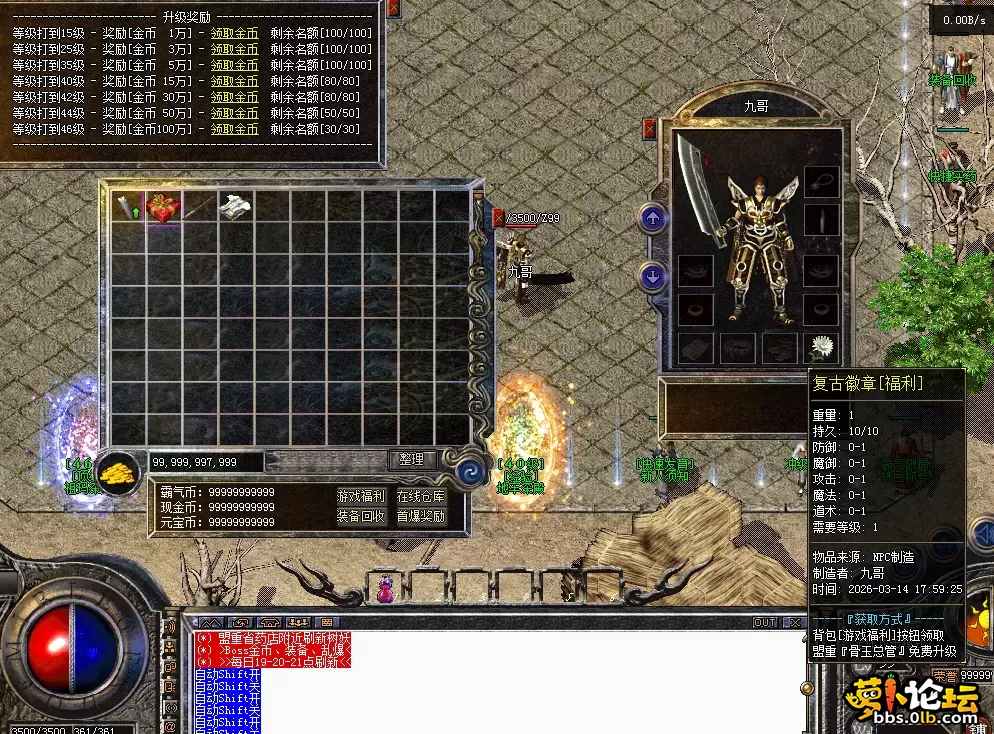Select the blade item with green arrow
Image resolution: width=994 pixels, height=734 pixels.
tap(128, 207)
